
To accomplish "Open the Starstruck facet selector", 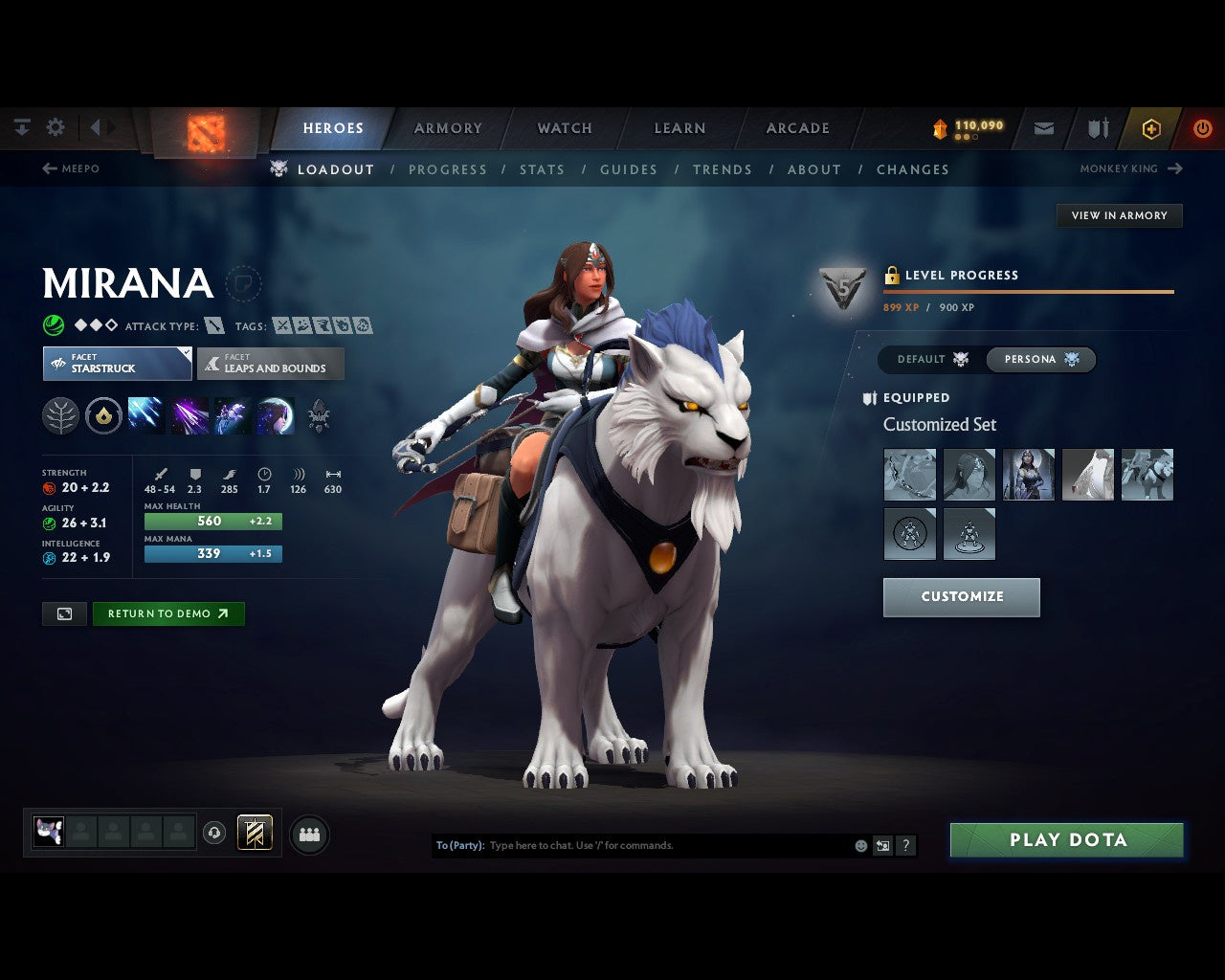I will click(116, 364).
